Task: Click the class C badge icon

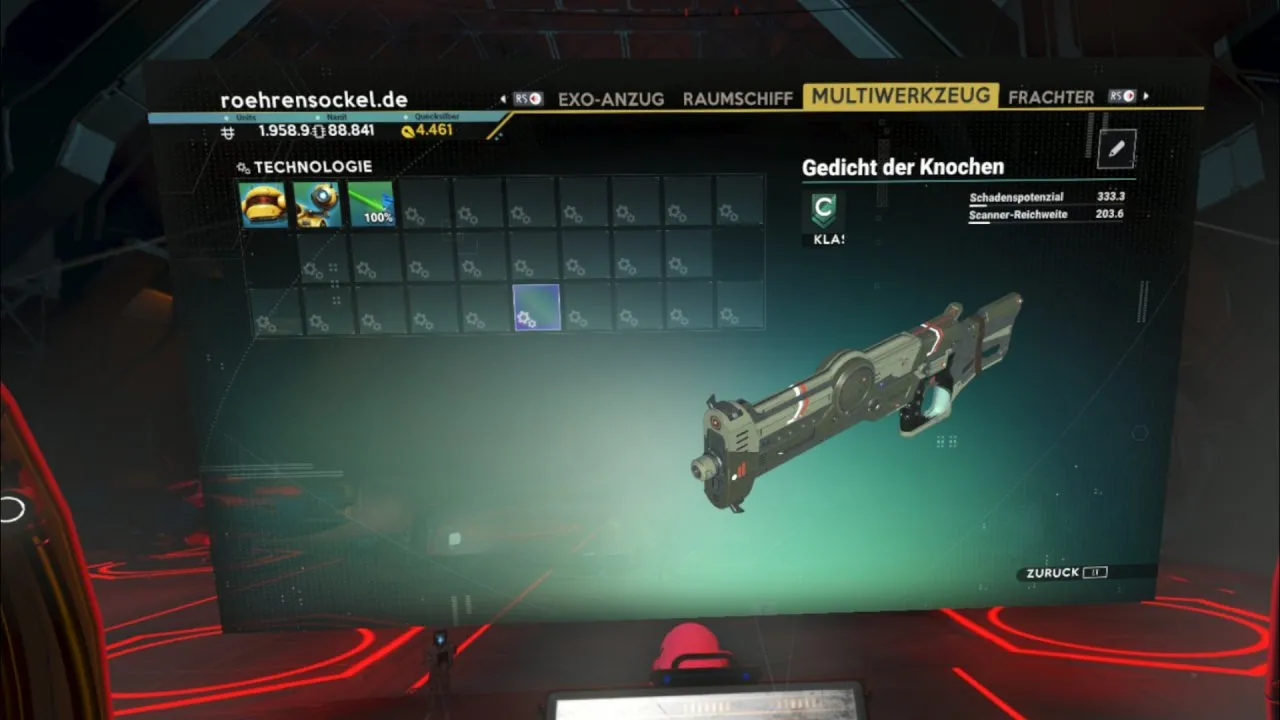Action: tap(824, 211)
